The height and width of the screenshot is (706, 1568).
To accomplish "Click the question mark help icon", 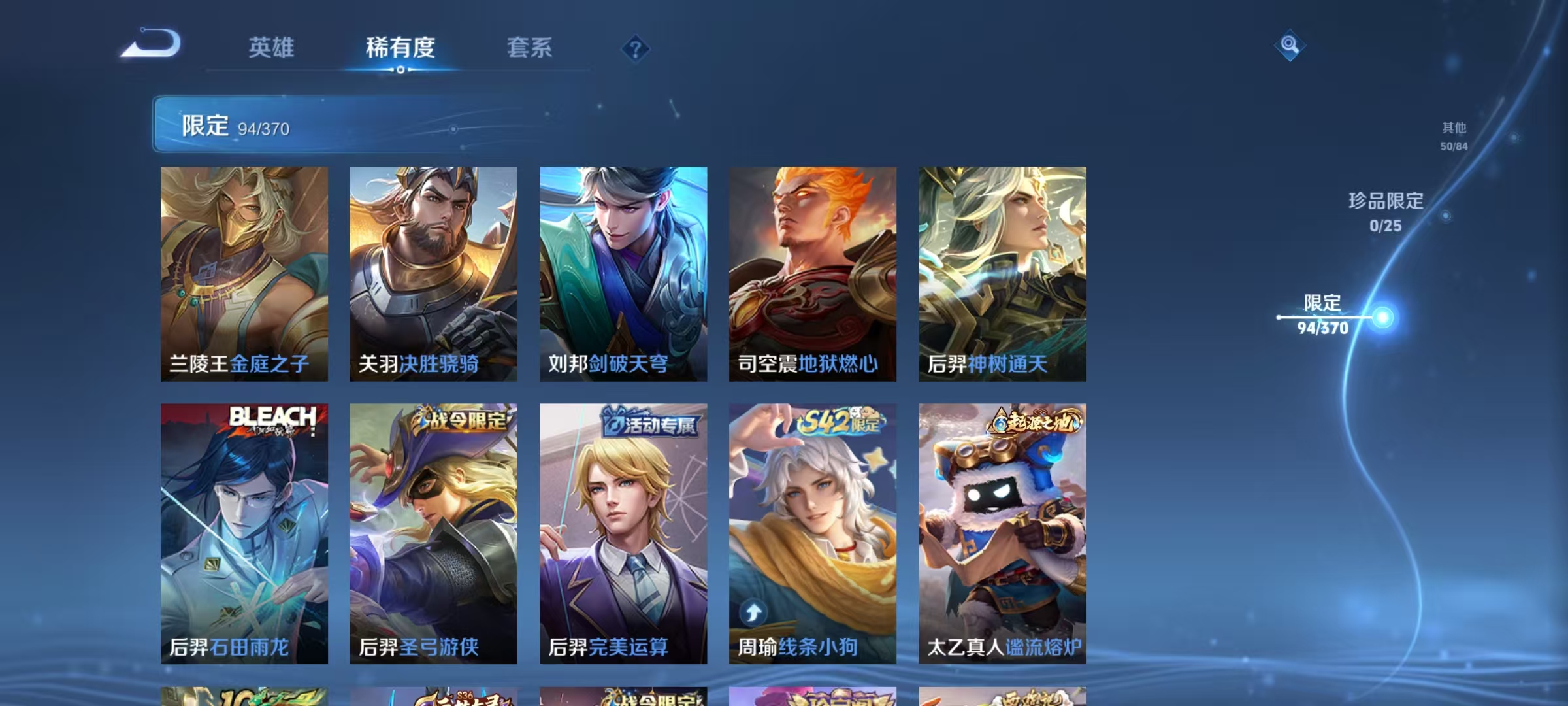I will 634,48.
